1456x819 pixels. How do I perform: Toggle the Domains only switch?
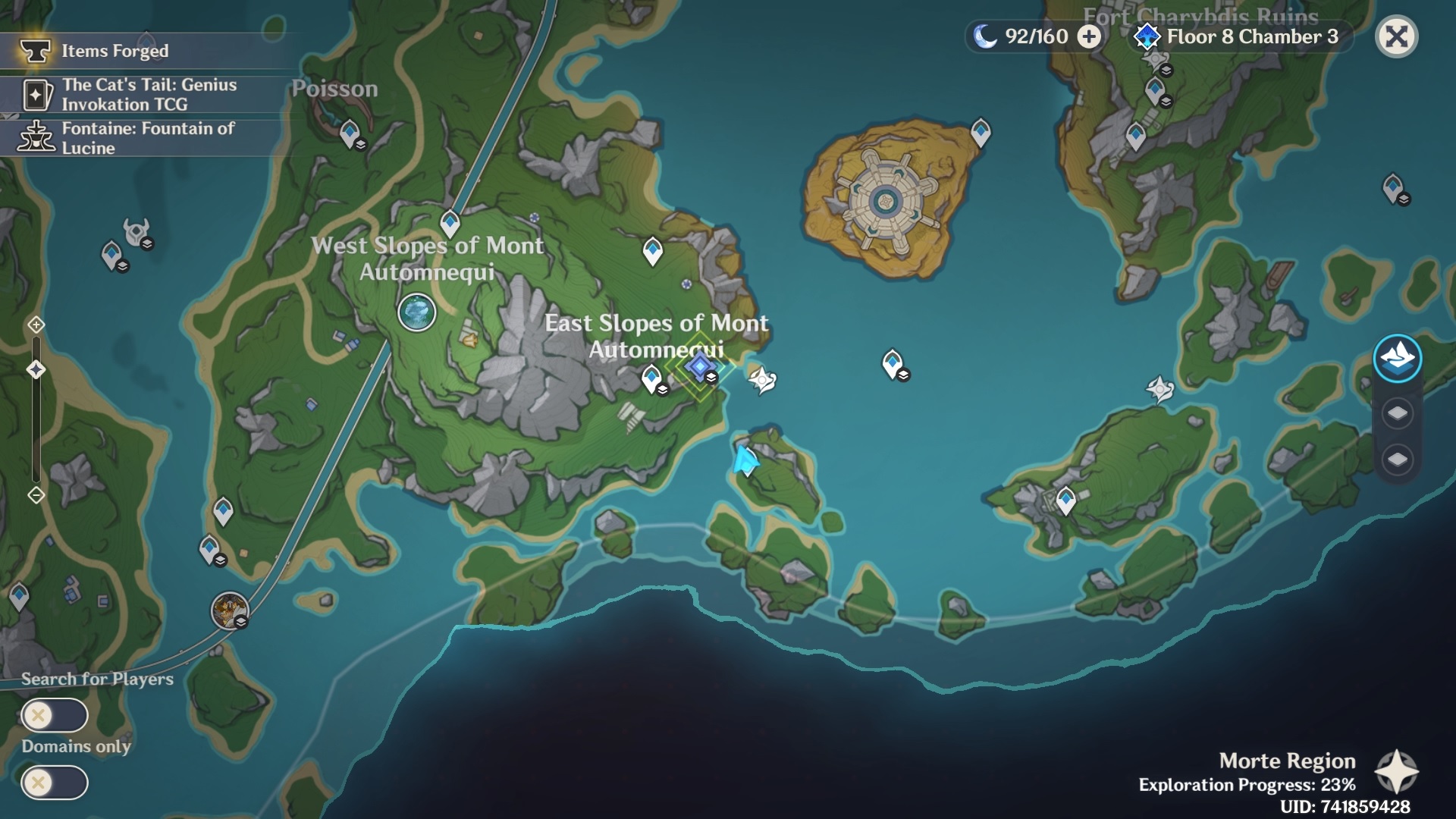[x=55, y=783]
